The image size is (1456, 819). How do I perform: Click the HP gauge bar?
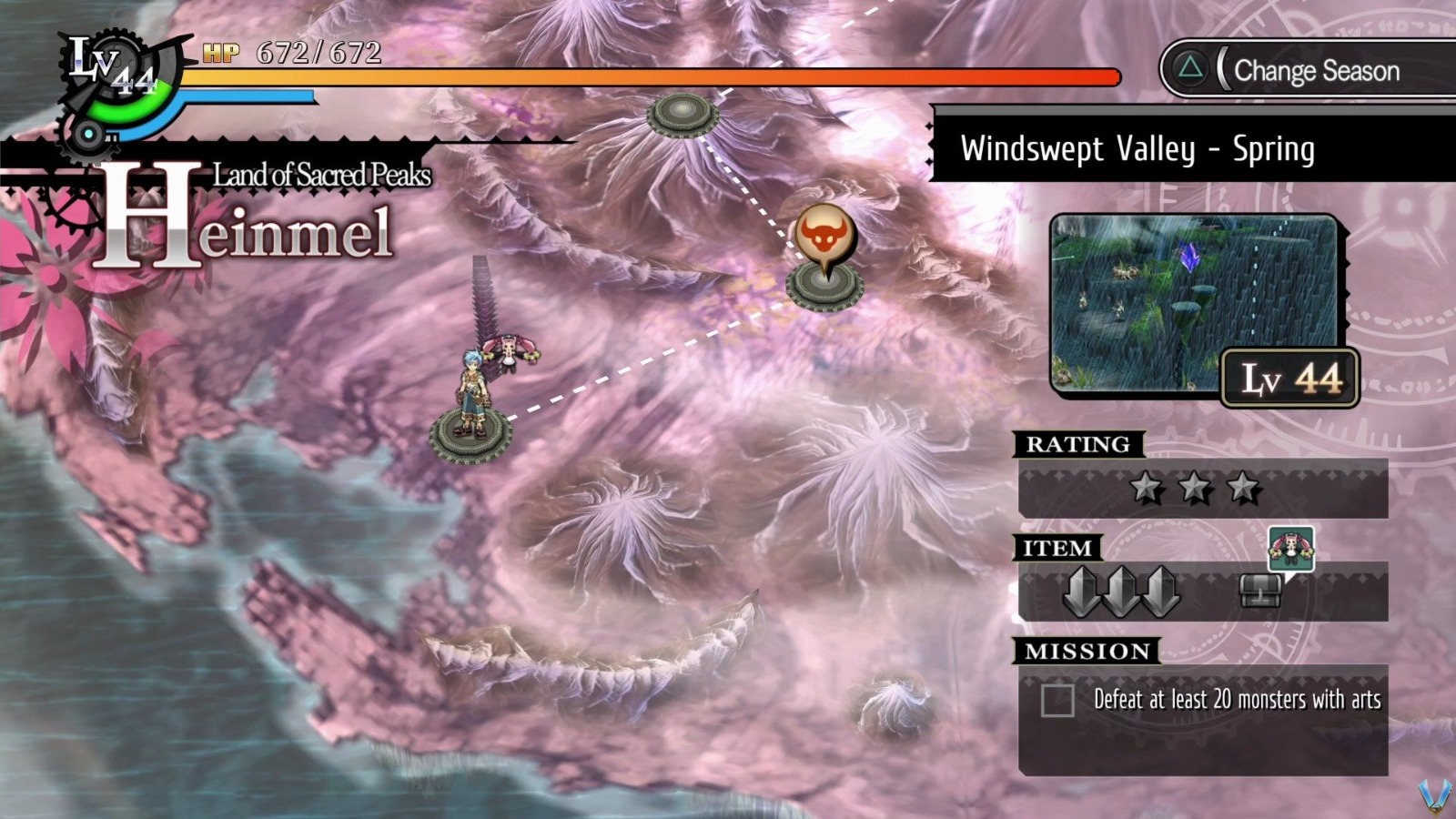(x=637, y=77)
